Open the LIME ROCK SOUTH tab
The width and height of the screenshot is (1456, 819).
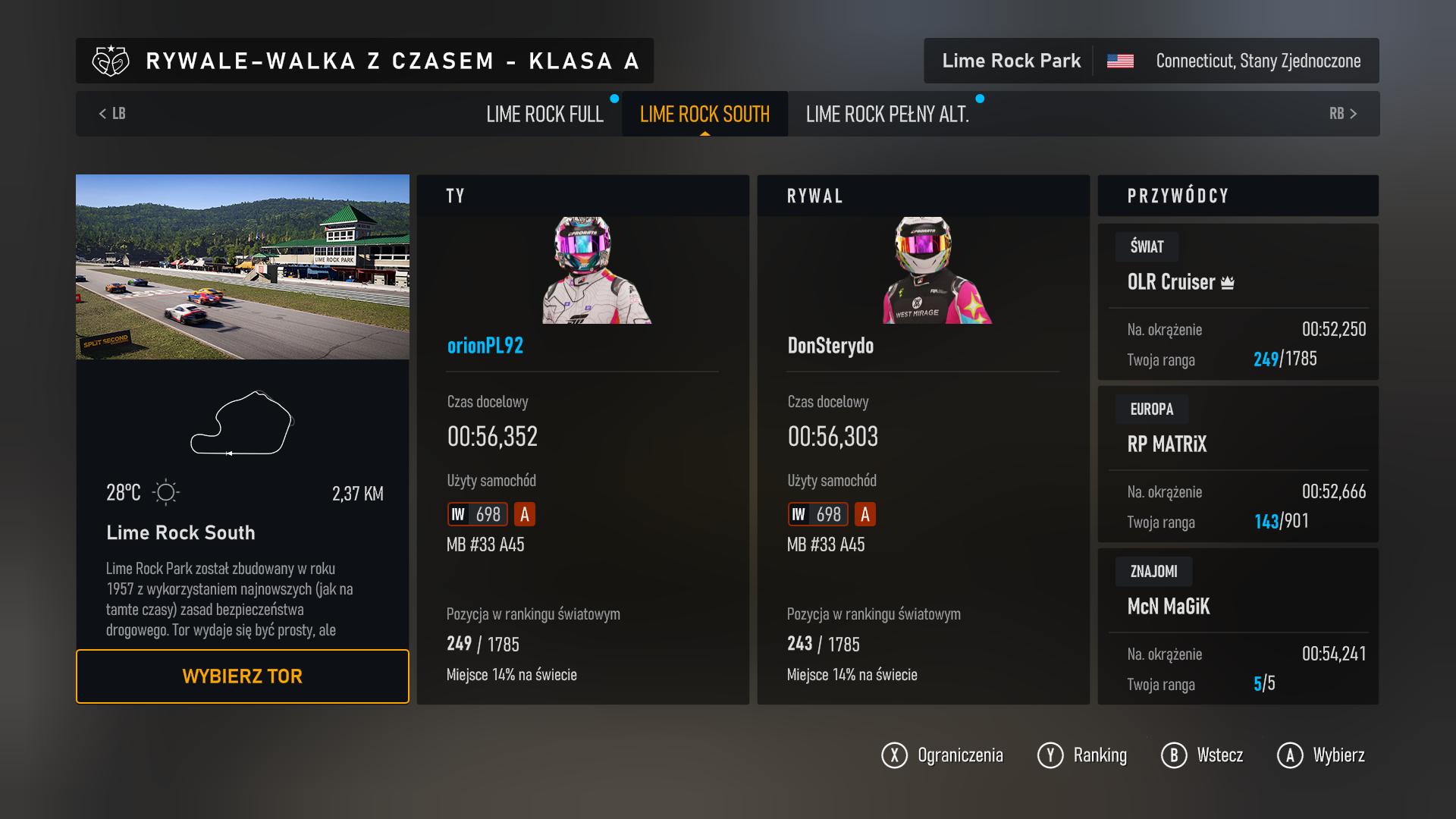point(704,115)
